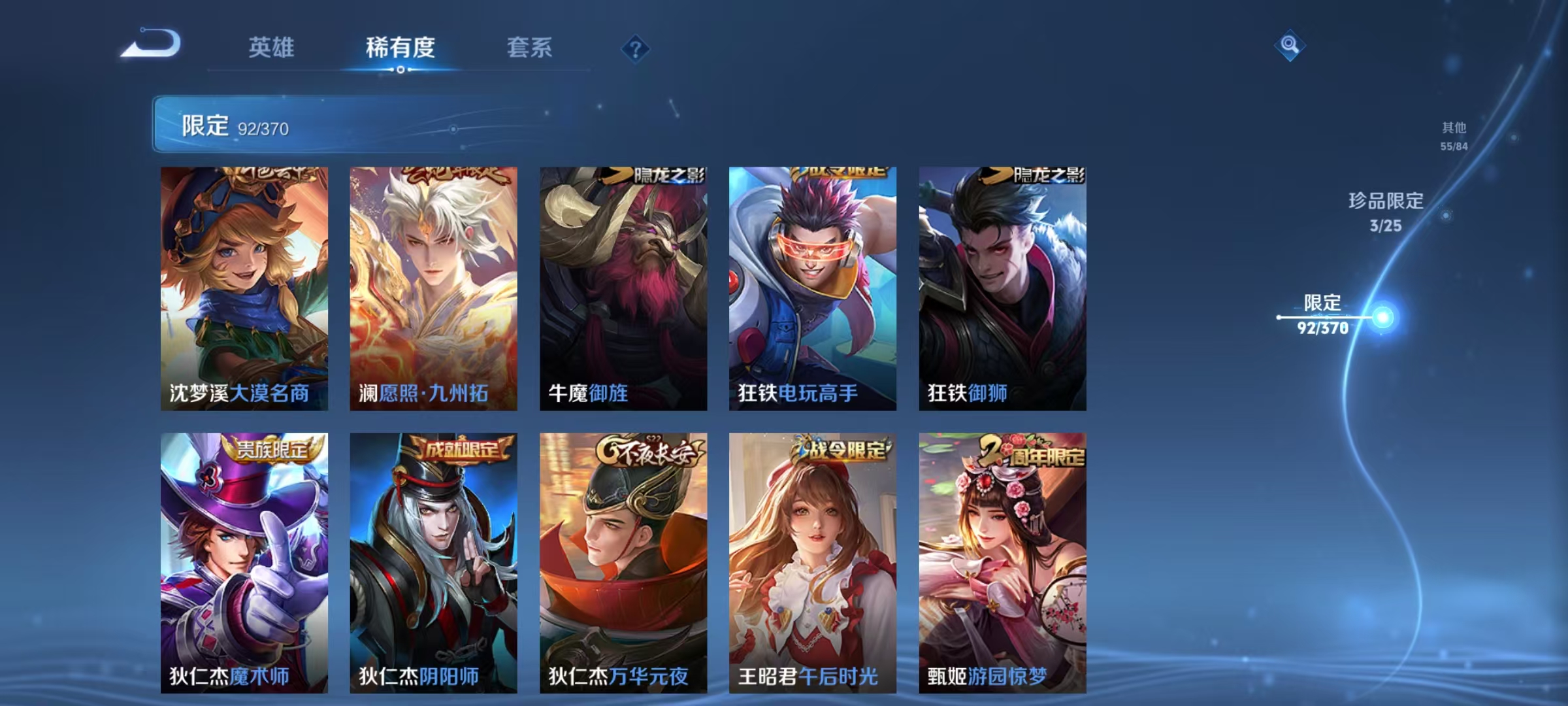The image size is (1568, 706).
Task: Click the help question mark icon
Action: 637,48
